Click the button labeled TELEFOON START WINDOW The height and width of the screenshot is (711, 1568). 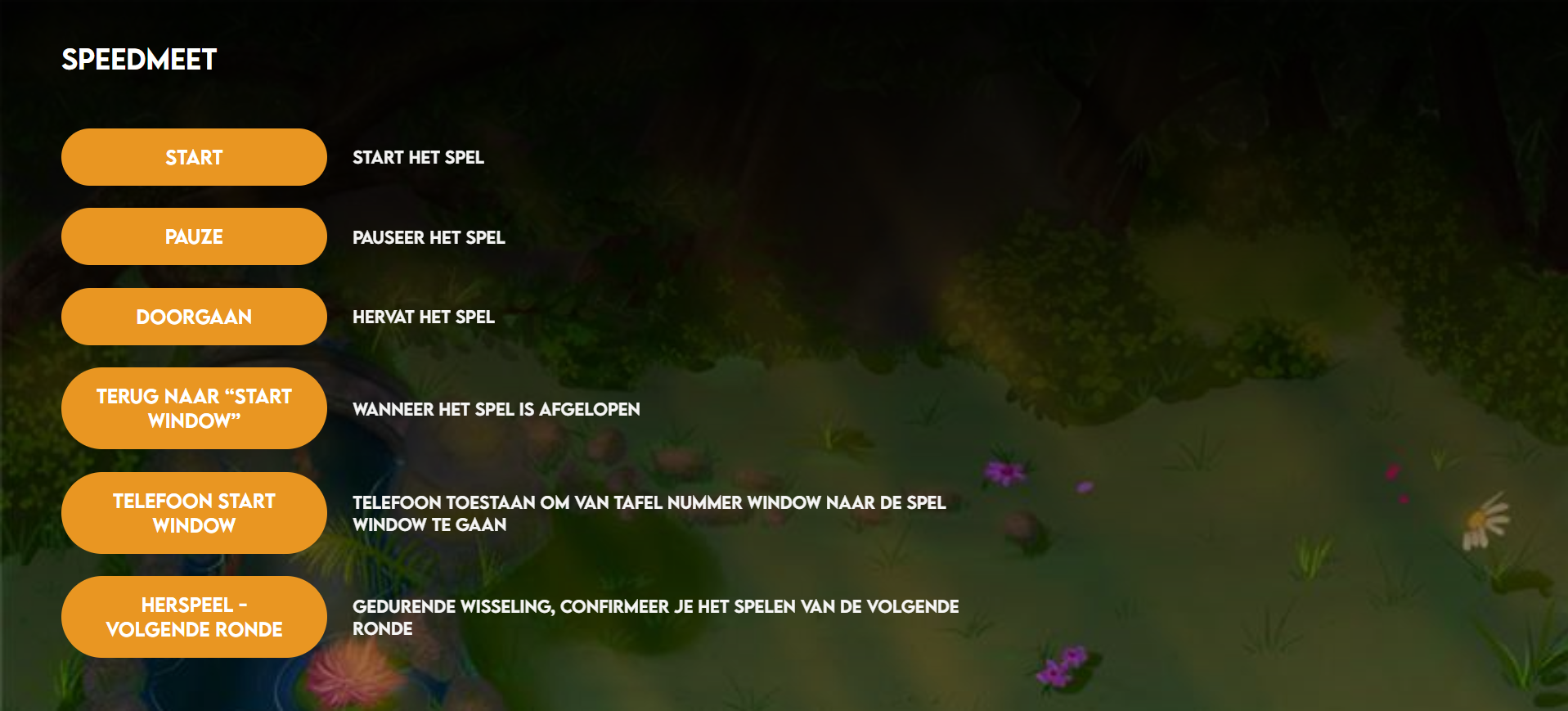pyautogui.click(x=193, y=513)
